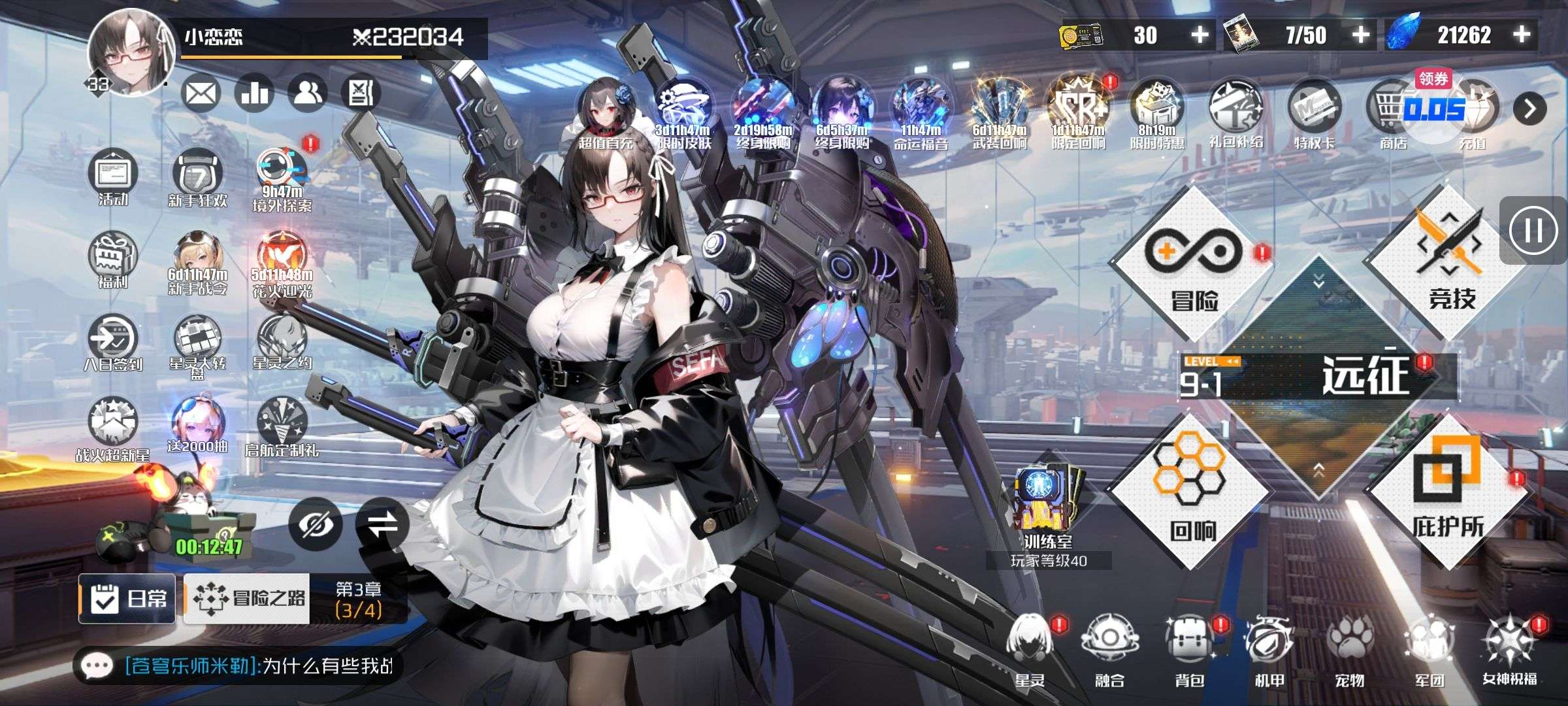Open the 日常 daily tasks
The height and width of the screenshot is (706, 1568).
click(x=128, y=598)
